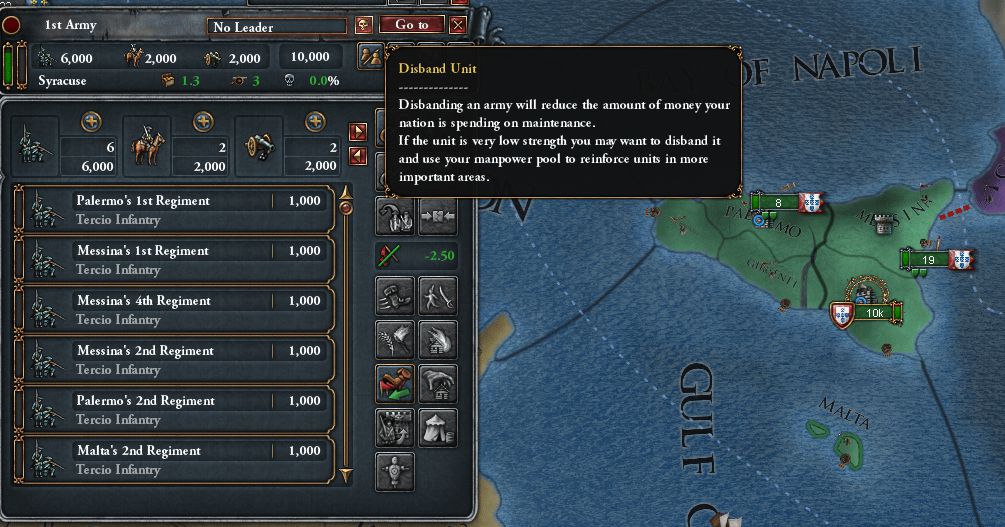Click the training dummy drill button
1005x527 pixels.
394,471
